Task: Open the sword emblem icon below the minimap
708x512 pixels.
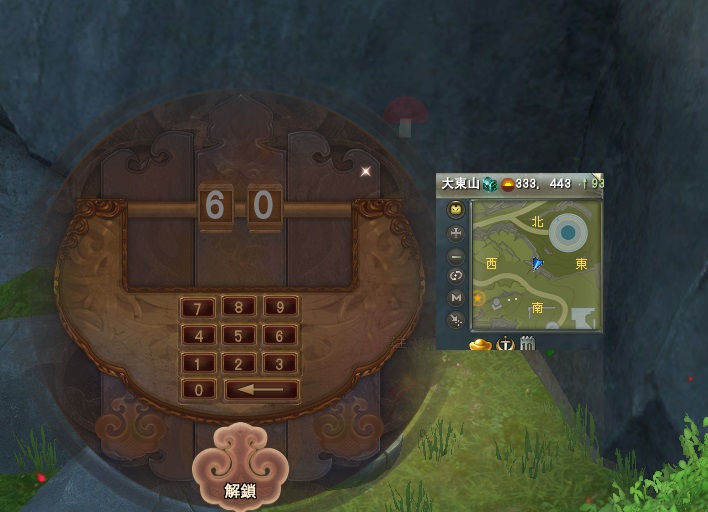Action: click(x=506, y=344)
